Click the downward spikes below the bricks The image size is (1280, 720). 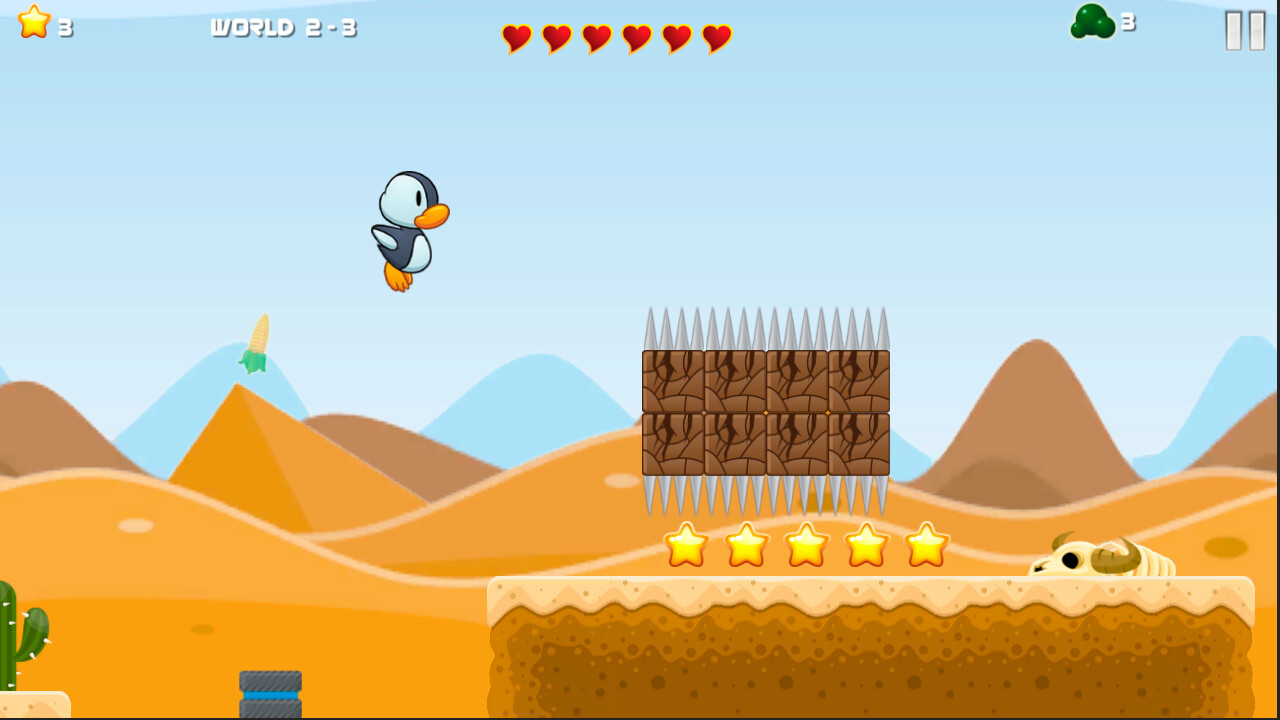(765, 495)
